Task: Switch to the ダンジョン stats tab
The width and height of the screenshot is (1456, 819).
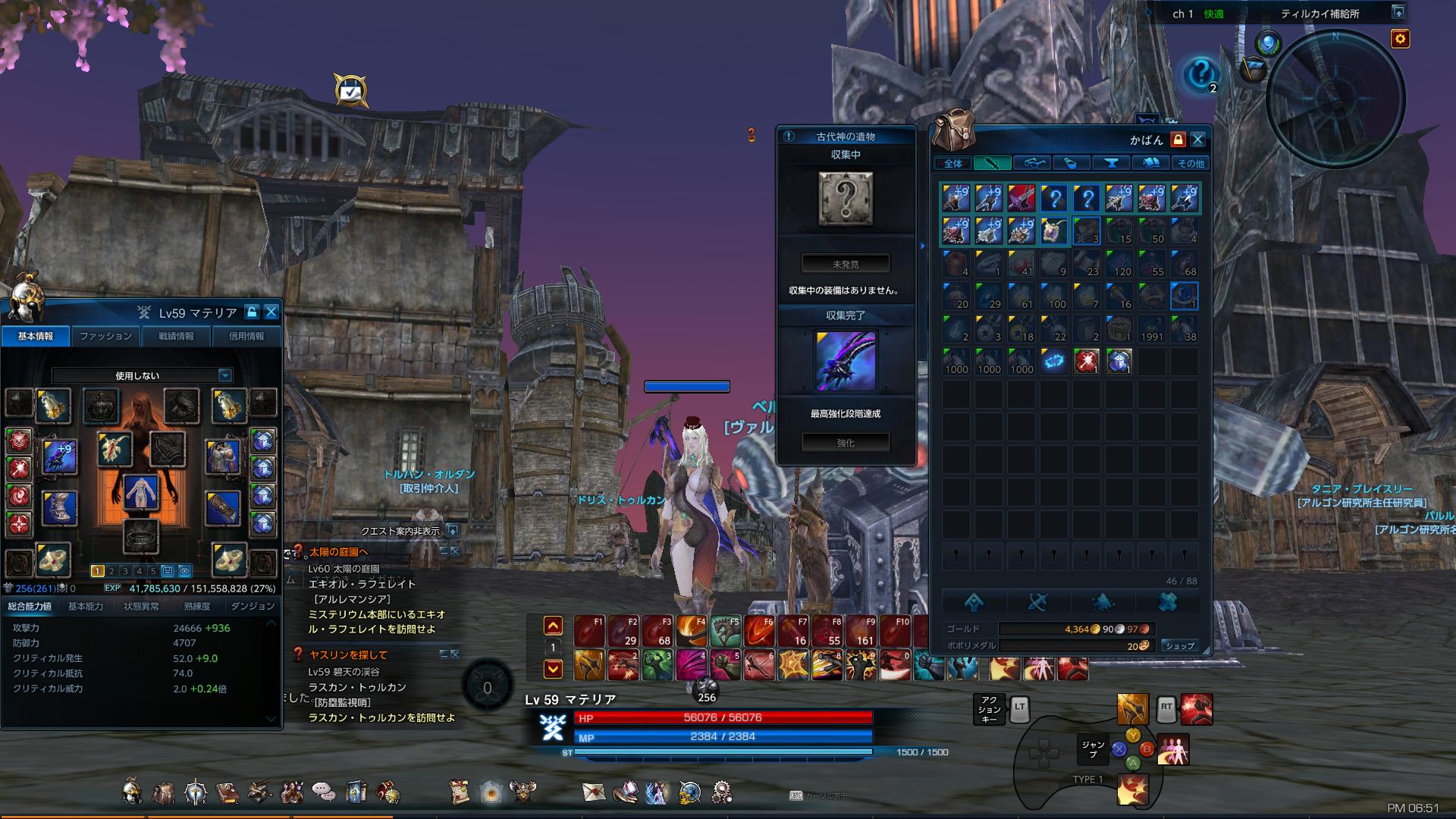Action: click(252, 606)
